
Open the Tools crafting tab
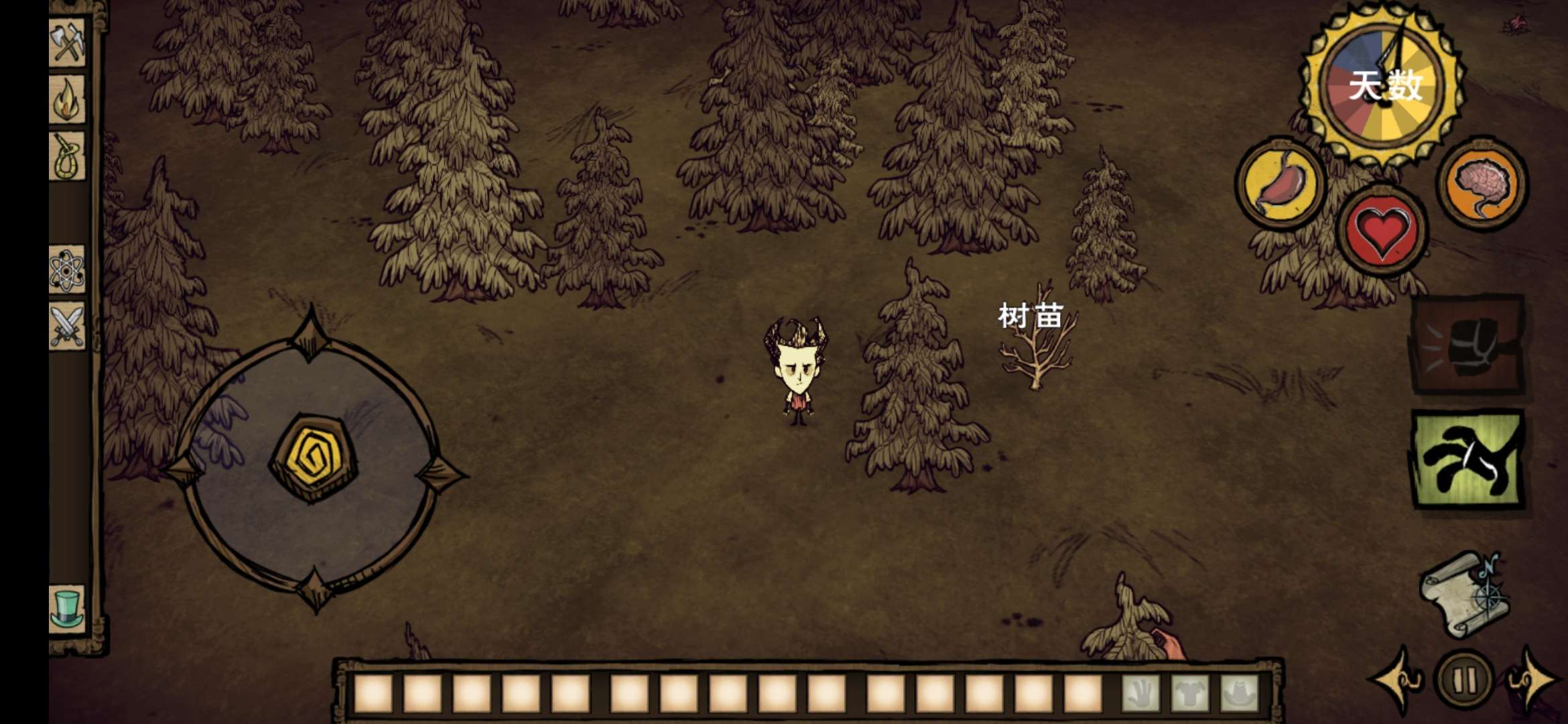(67, 42)
